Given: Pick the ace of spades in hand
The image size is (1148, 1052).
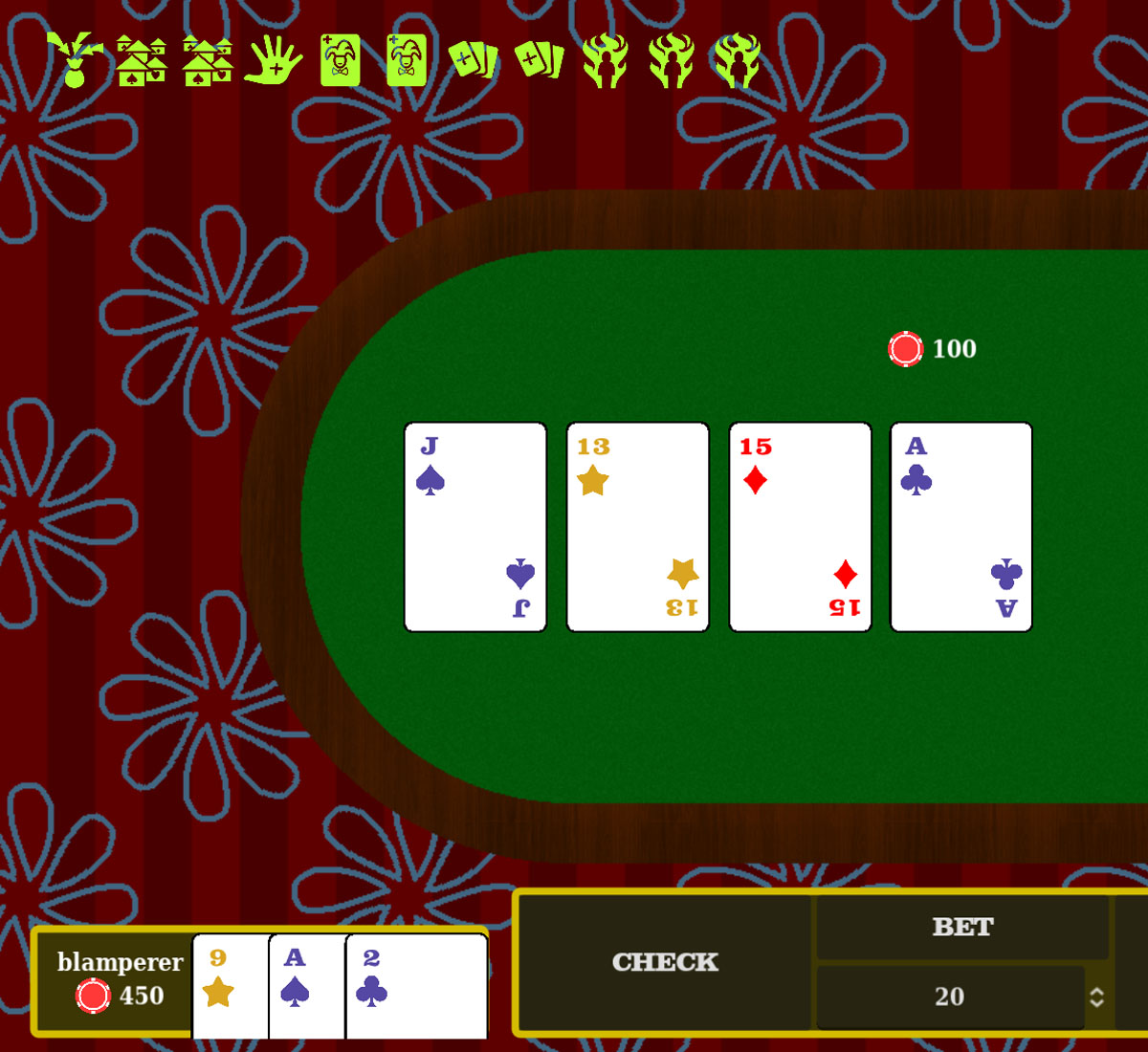Looking at the screenshot, I should click(306, 985).
